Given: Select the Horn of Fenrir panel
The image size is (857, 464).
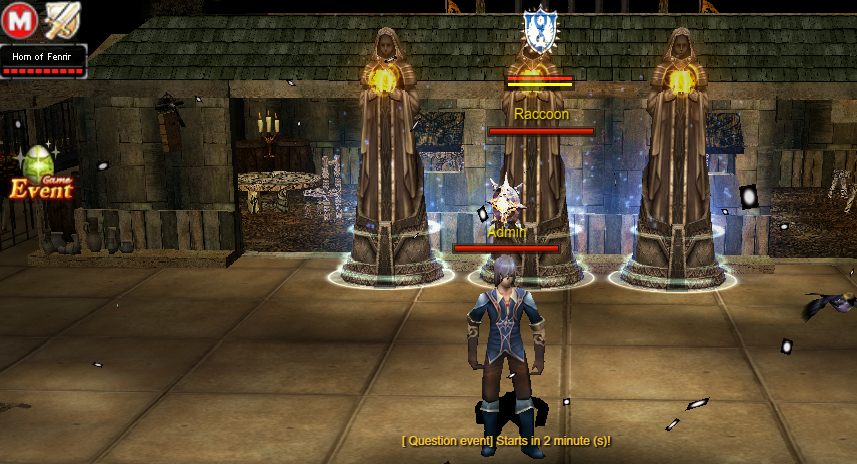Looking at the screenshot, I should (44, 61).
